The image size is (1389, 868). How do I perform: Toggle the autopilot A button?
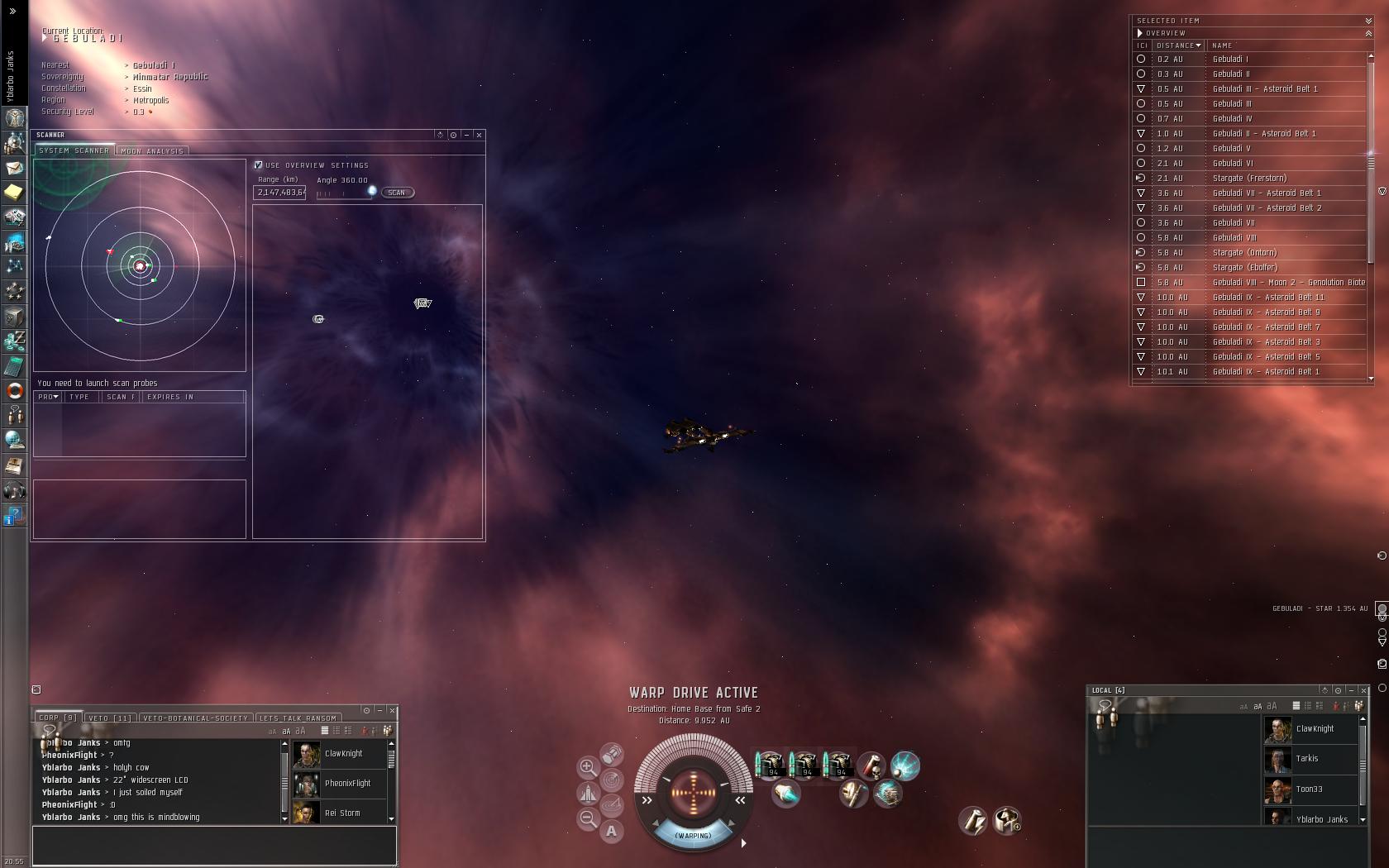pyautogui.click(x=611, y=832)
